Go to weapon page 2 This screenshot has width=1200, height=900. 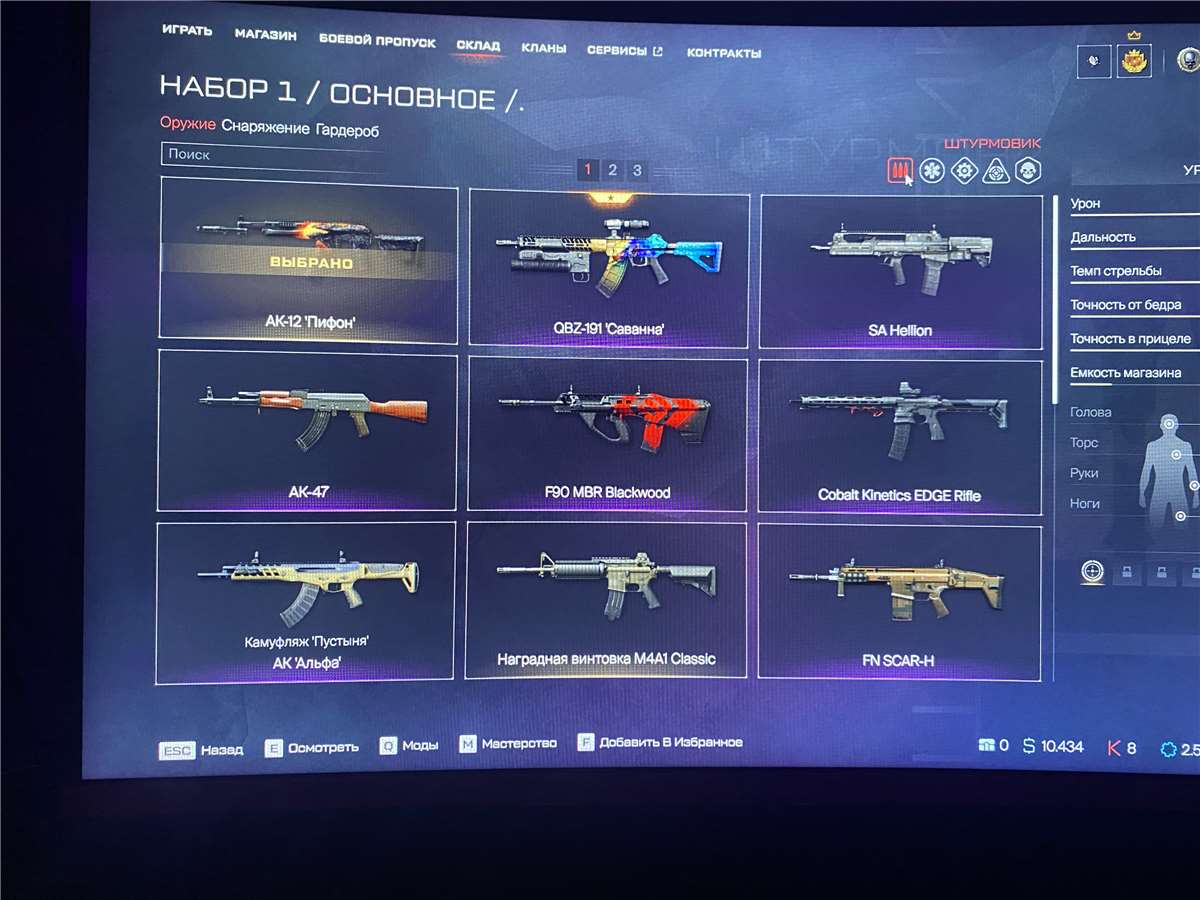612,171
